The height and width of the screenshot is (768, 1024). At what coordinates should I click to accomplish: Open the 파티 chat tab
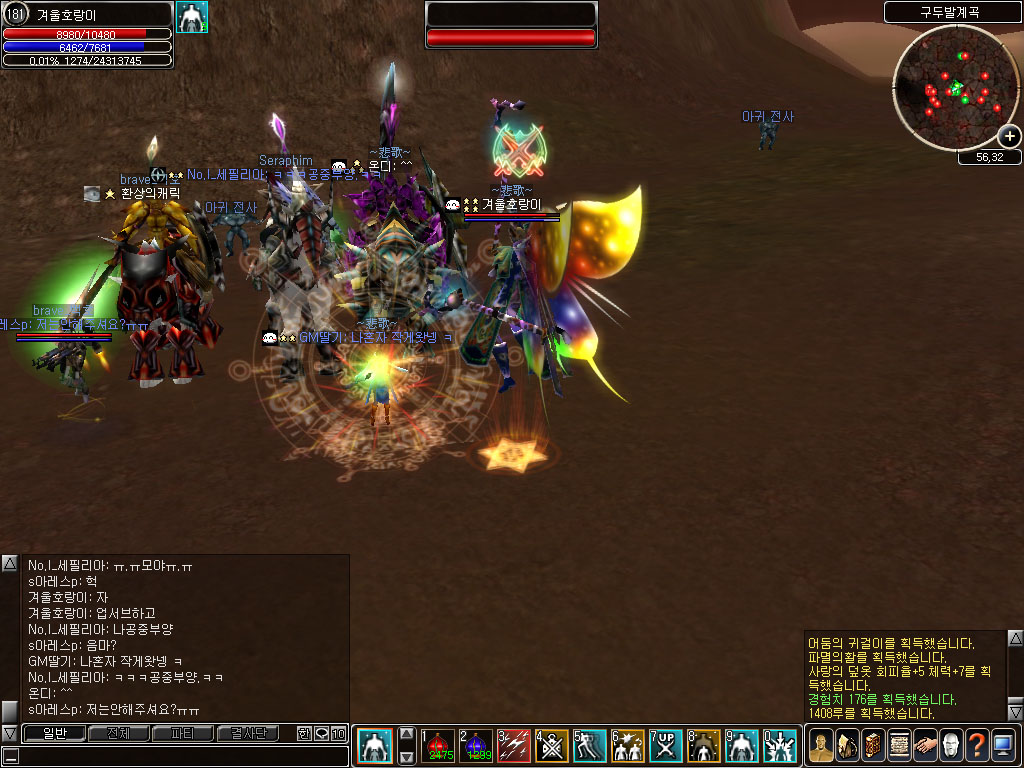pos(183,734)
